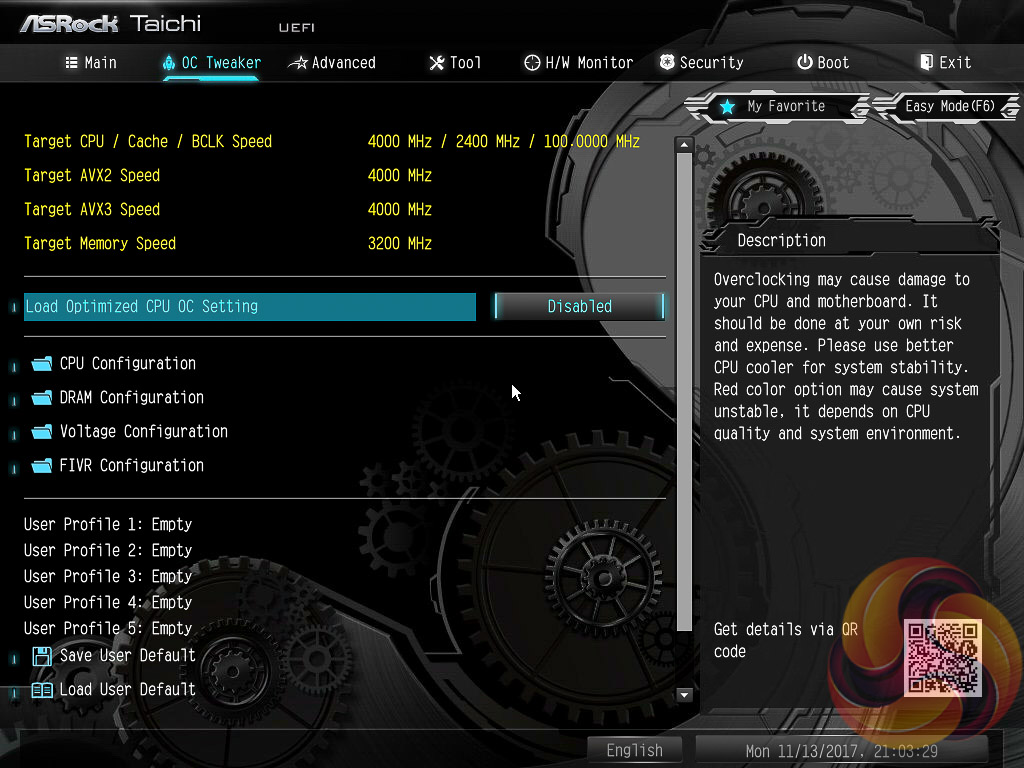1024x768 pixels.
Task: Open Voltage Configuration settings
Action: coord(143,432)
